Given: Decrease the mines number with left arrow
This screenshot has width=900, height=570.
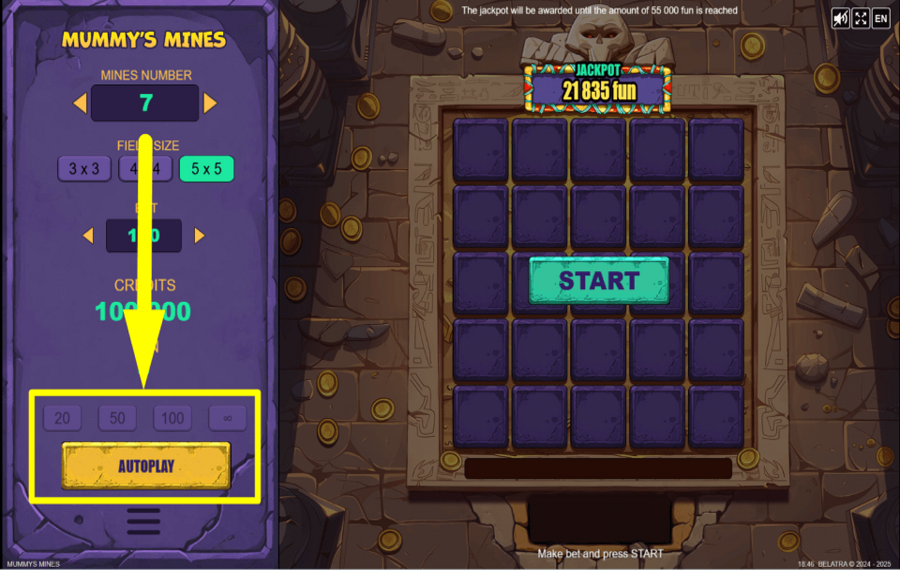Looking at the screenshot, I should click(x=80, y=103).
